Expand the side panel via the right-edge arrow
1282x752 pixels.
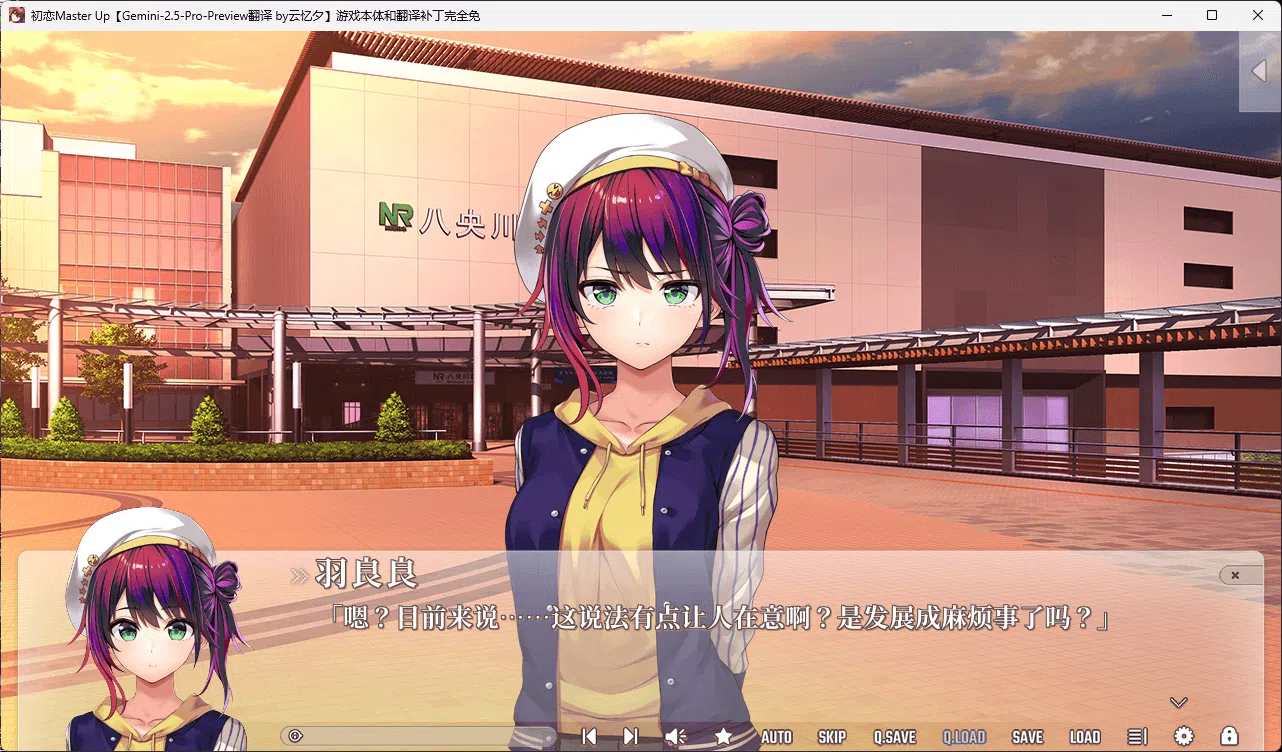pyautogui.click(x=1259, y=71)
